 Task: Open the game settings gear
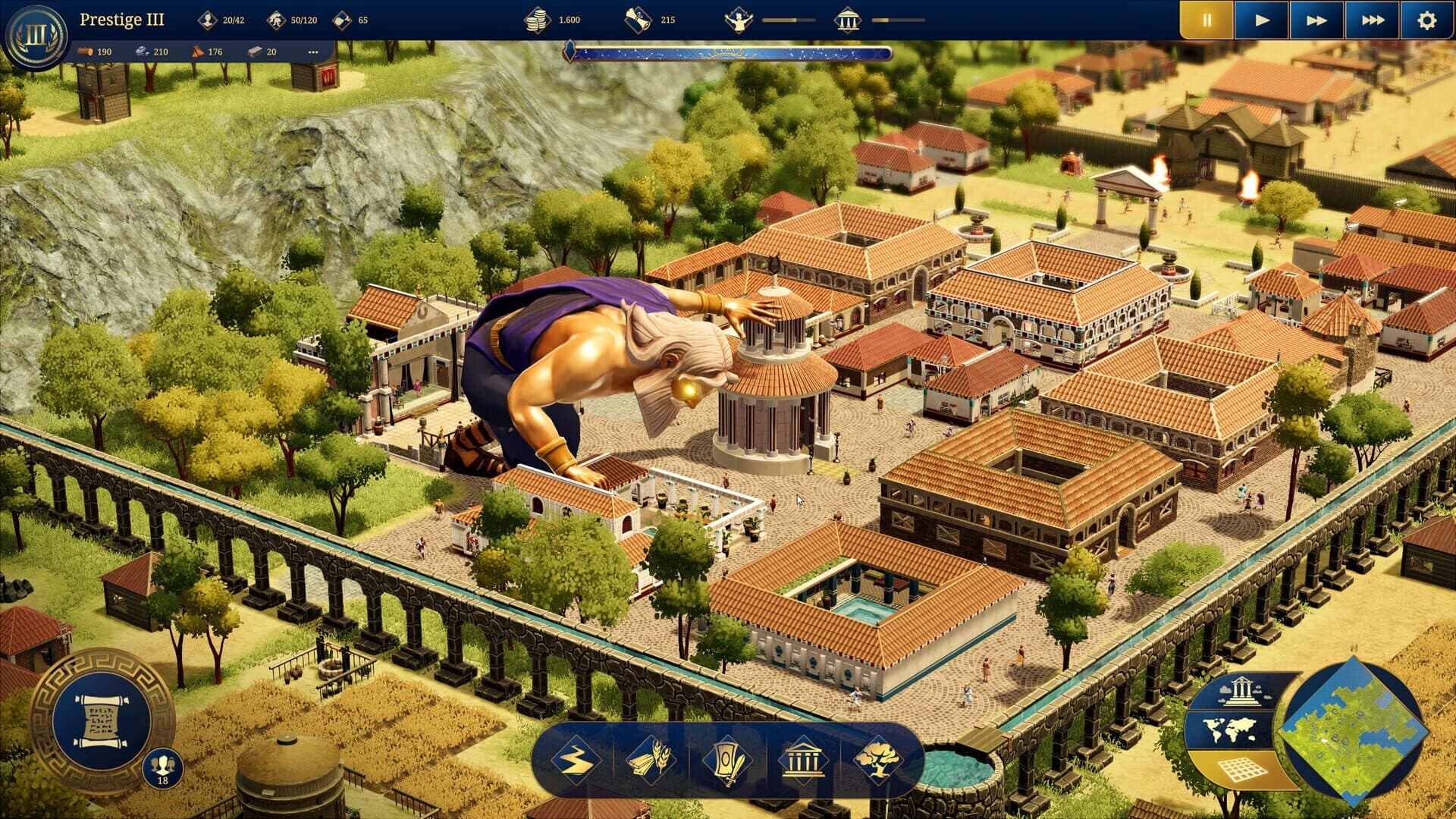coord(1426,19)
